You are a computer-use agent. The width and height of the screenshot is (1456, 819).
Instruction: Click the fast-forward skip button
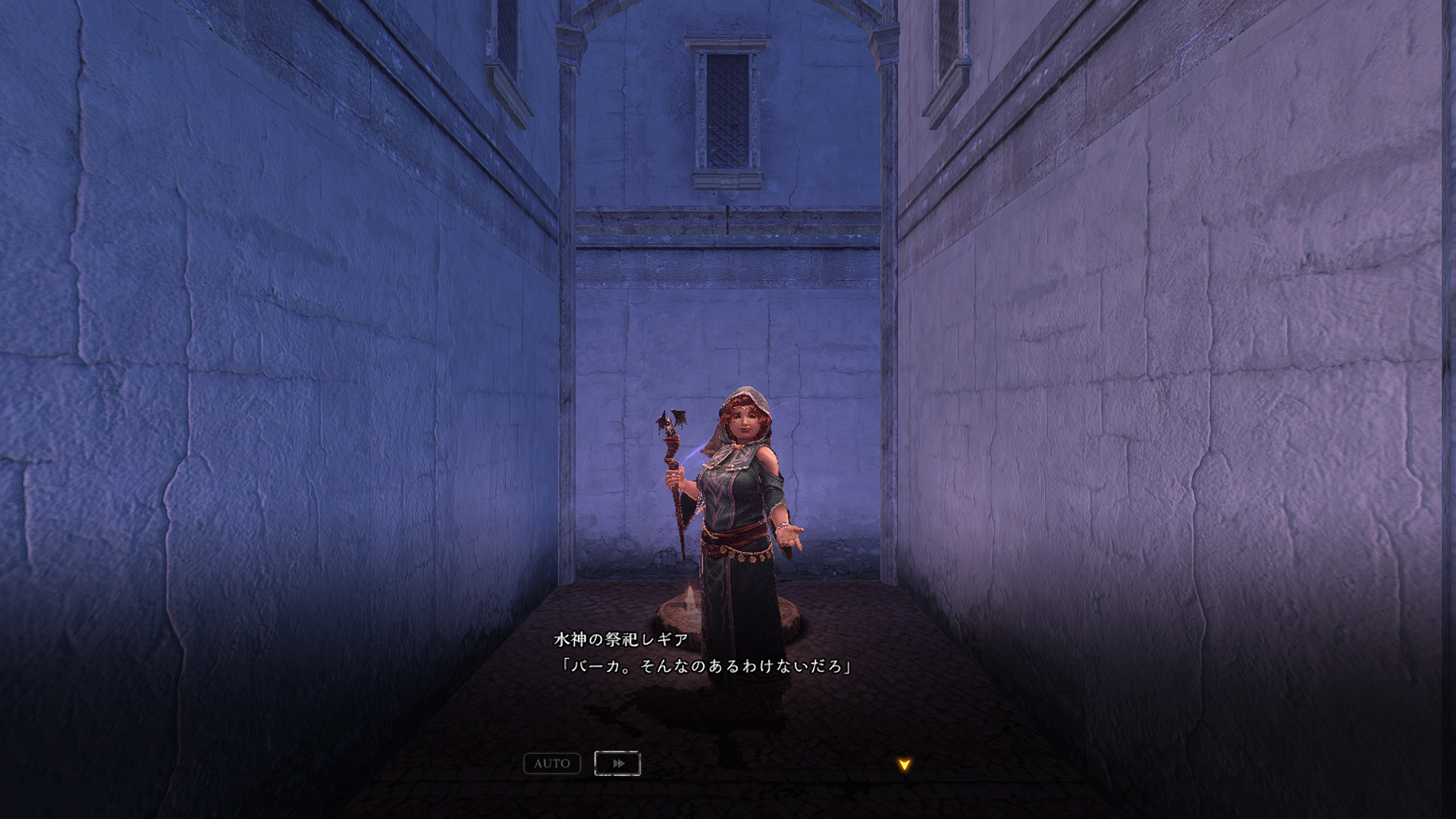point(617,764)
